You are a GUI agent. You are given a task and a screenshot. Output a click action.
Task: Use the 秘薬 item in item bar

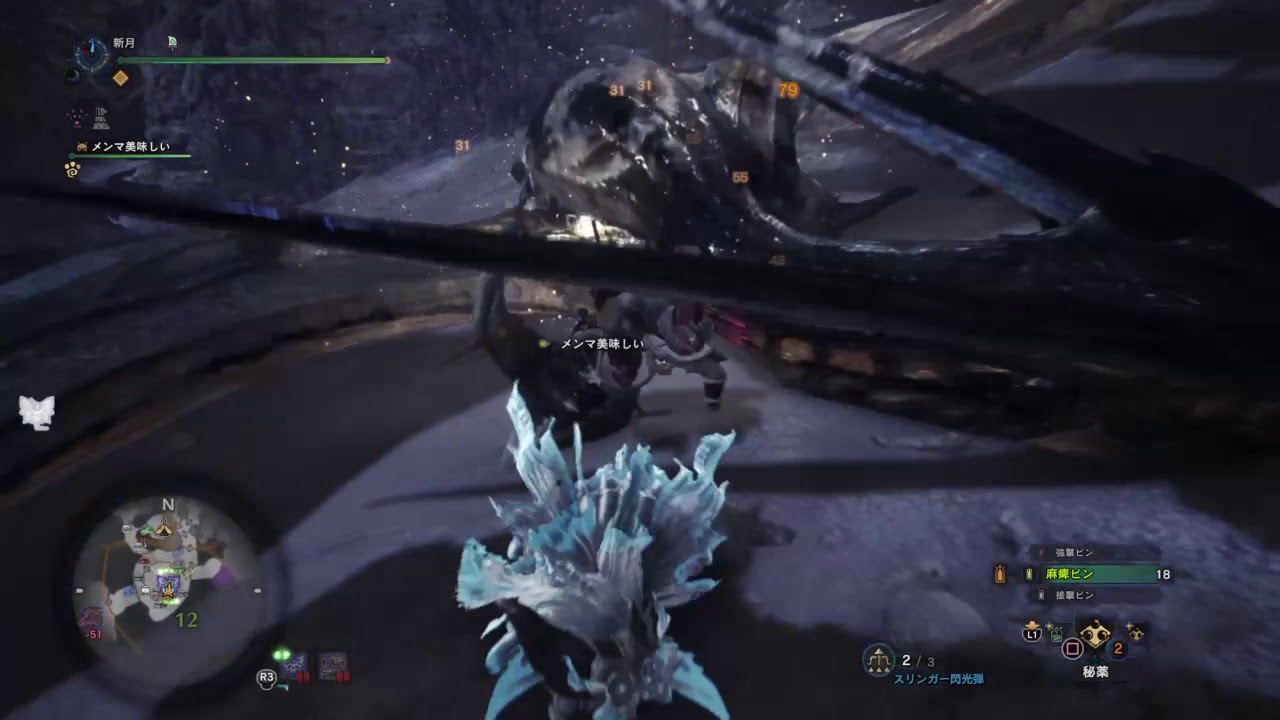pyautogui.click(x=1096, y=636)
